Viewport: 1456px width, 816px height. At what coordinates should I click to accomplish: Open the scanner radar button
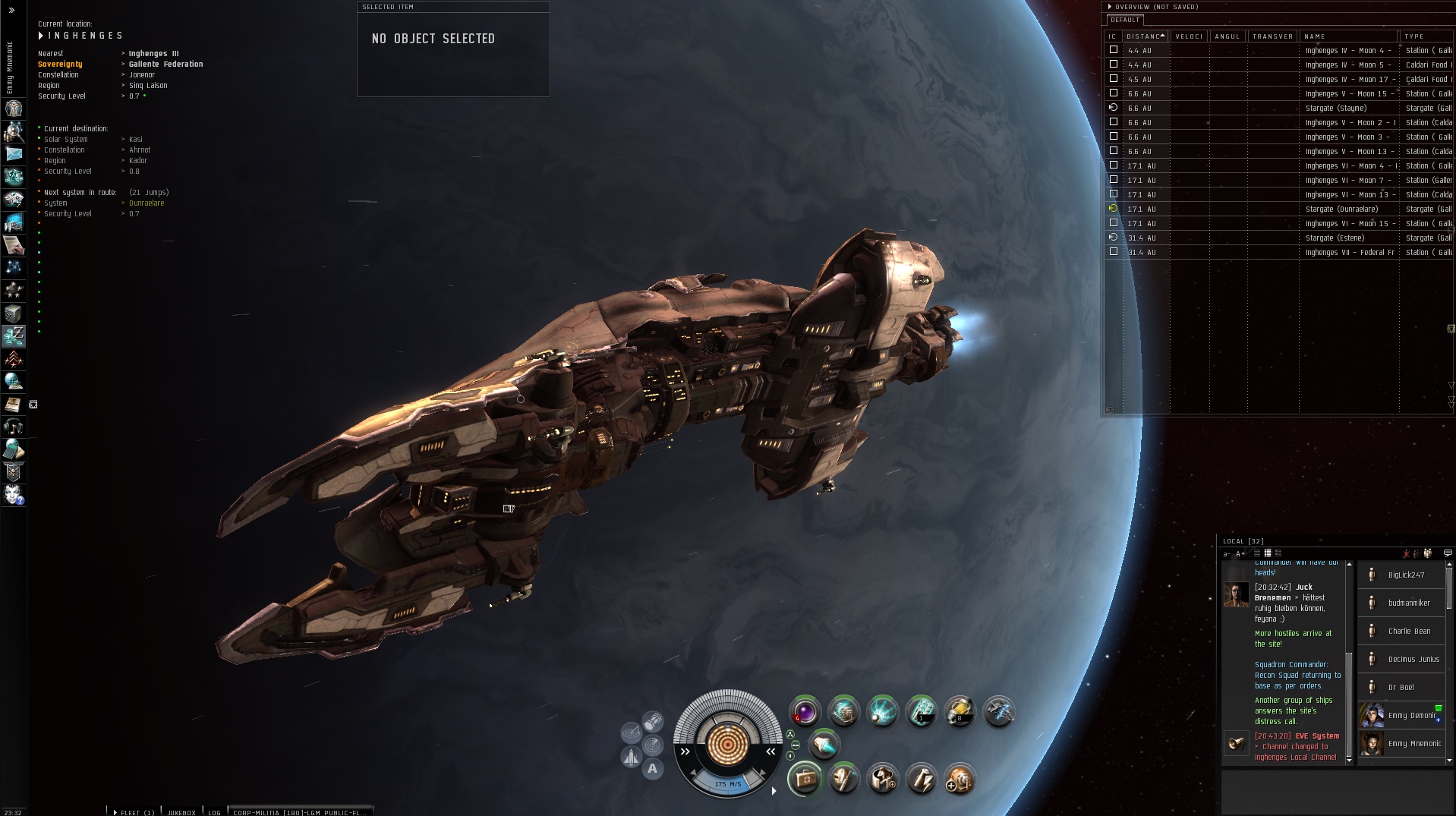[653, 745]
